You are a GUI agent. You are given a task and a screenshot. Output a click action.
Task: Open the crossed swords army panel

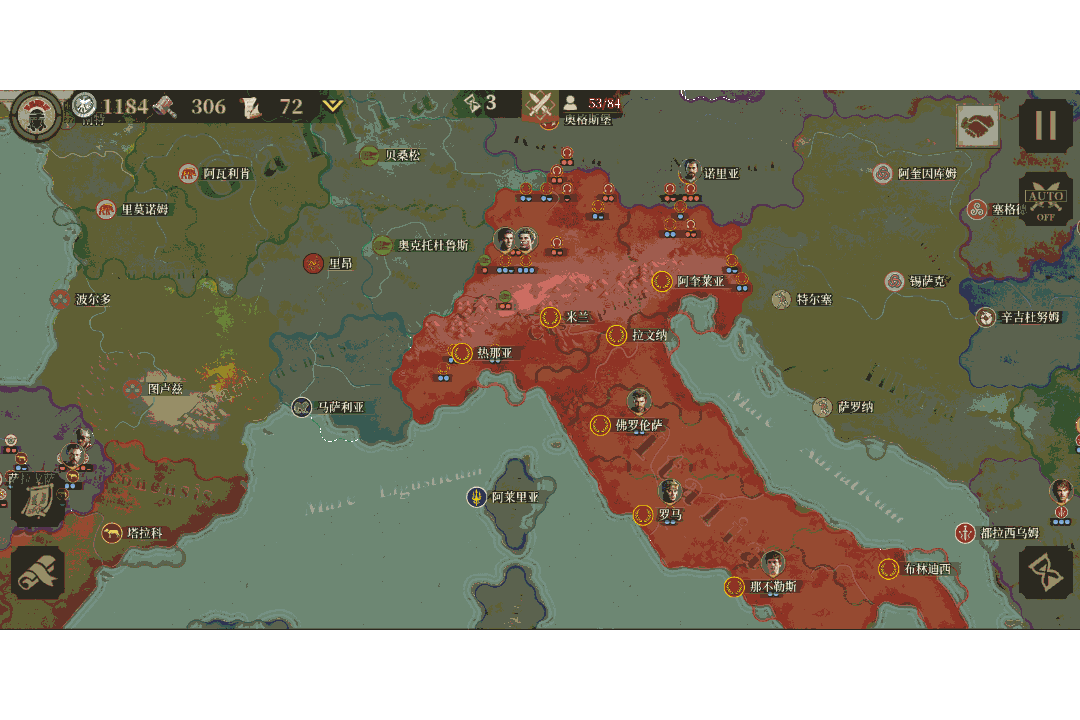pos(541,103)
